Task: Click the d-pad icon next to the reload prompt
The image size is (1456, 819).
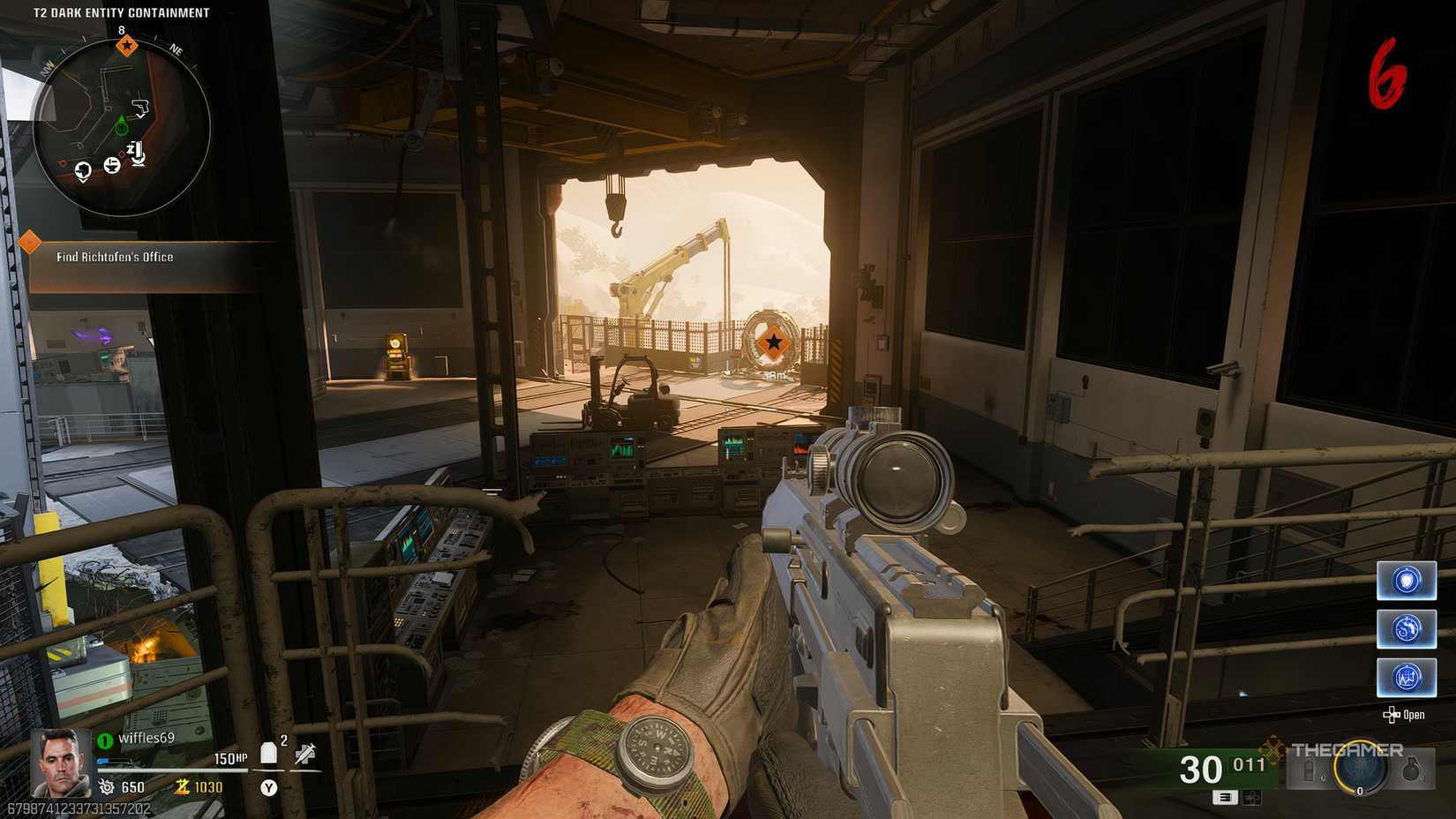Action: tap(1251, 798)
